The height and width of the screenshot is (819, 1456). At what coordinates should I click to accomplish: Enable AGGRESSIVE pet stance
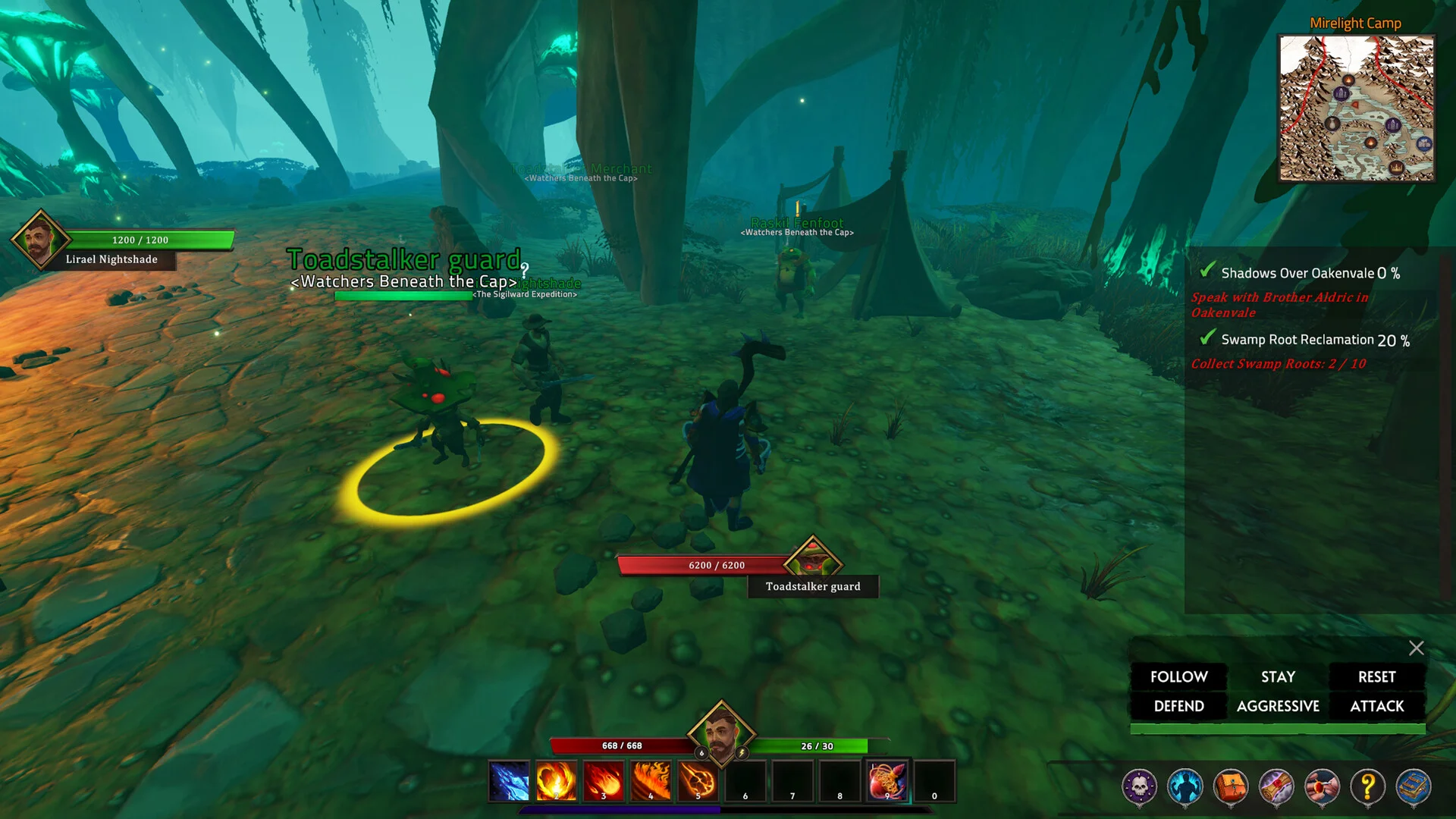coord(1278,706)
